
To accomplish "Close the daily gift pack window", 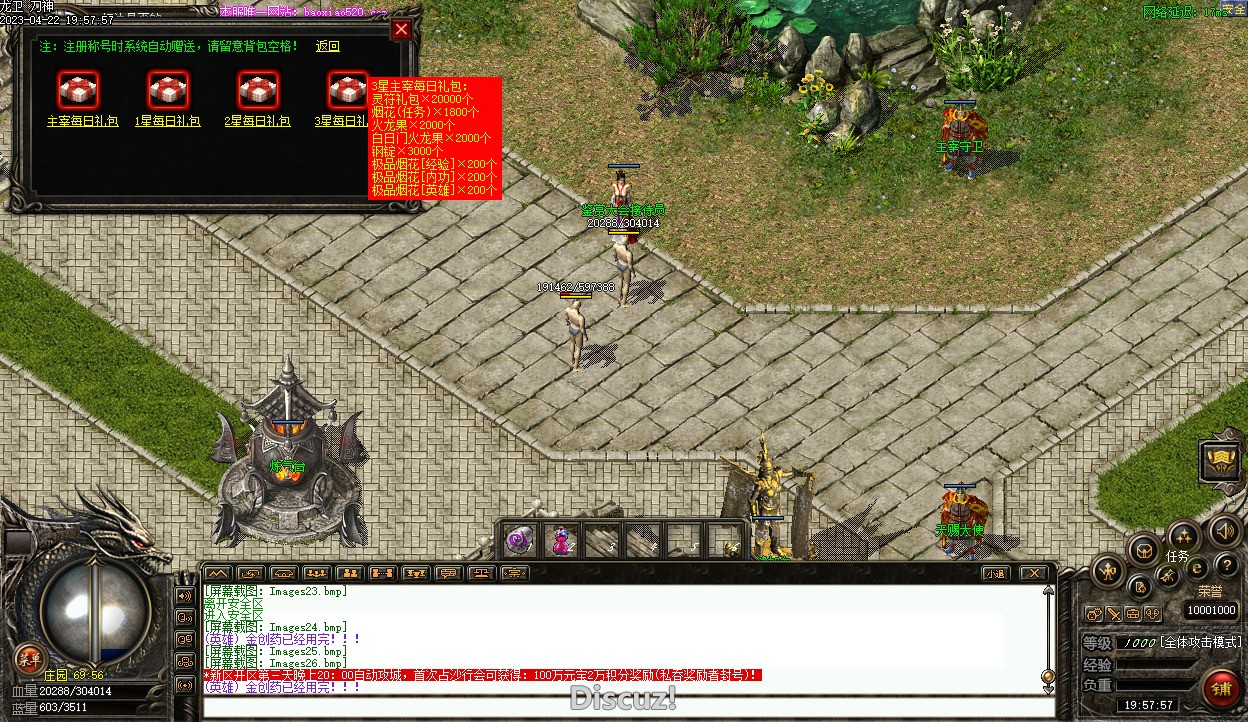I will [x=401, y=30].
